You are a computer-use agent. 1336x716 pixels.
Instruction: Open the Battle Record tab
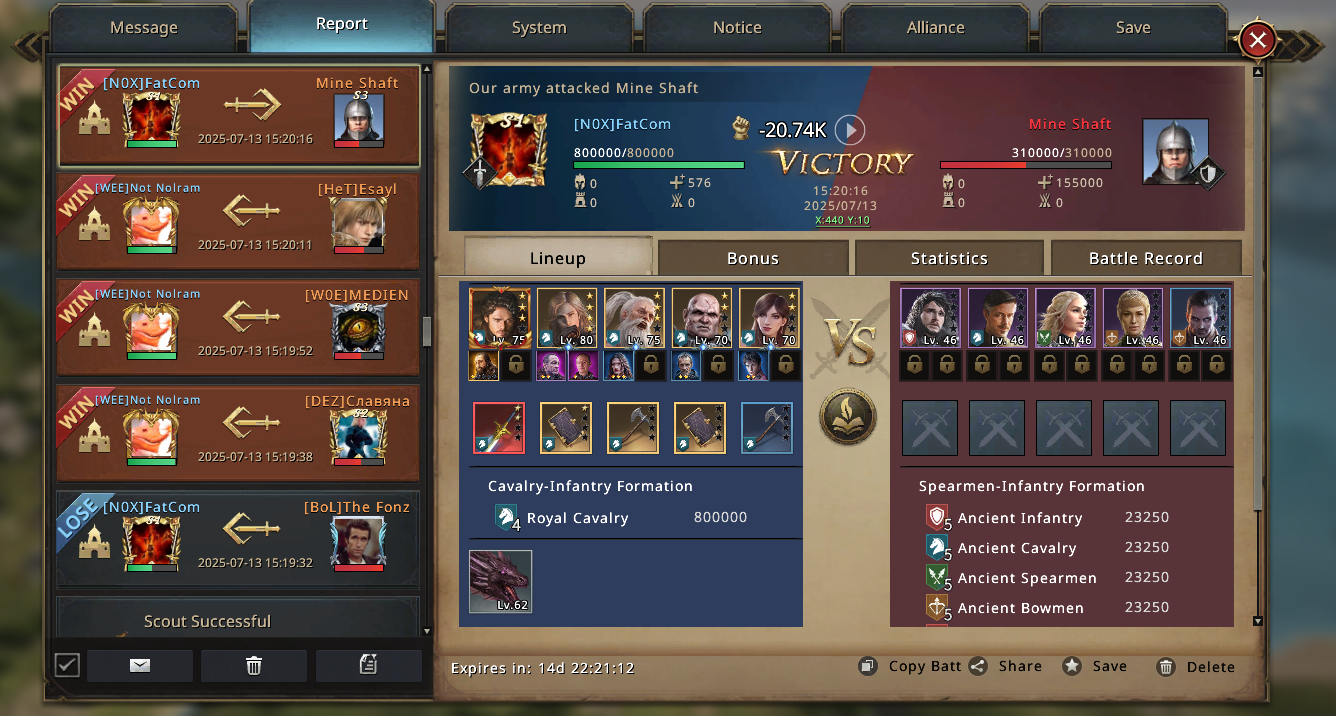click(1145, 258)
